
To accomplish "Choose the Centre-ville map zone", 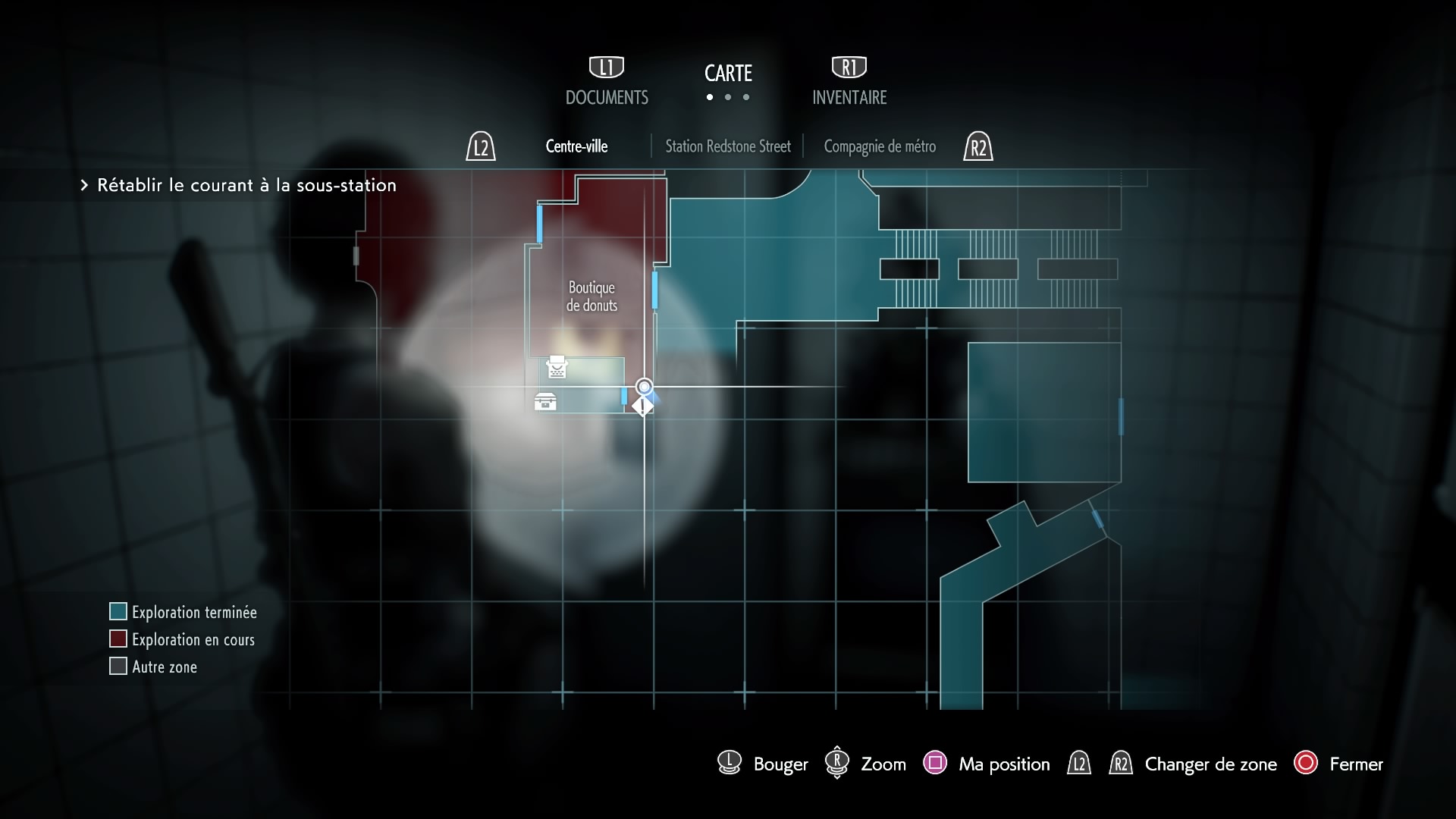I will point(576,146).
